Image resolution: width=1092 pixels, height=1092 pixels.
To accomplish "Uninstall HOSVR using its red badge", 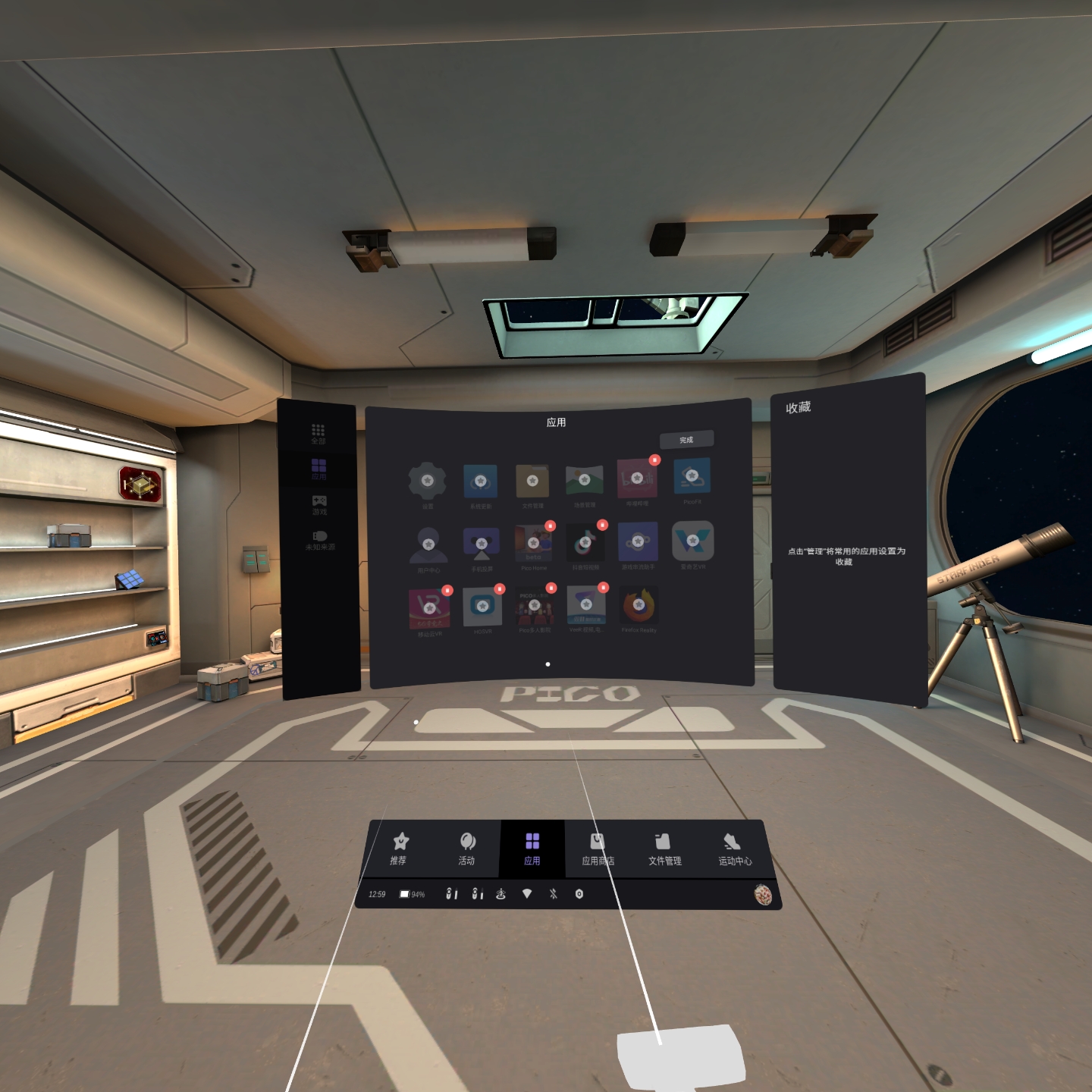I will [499, 588].
